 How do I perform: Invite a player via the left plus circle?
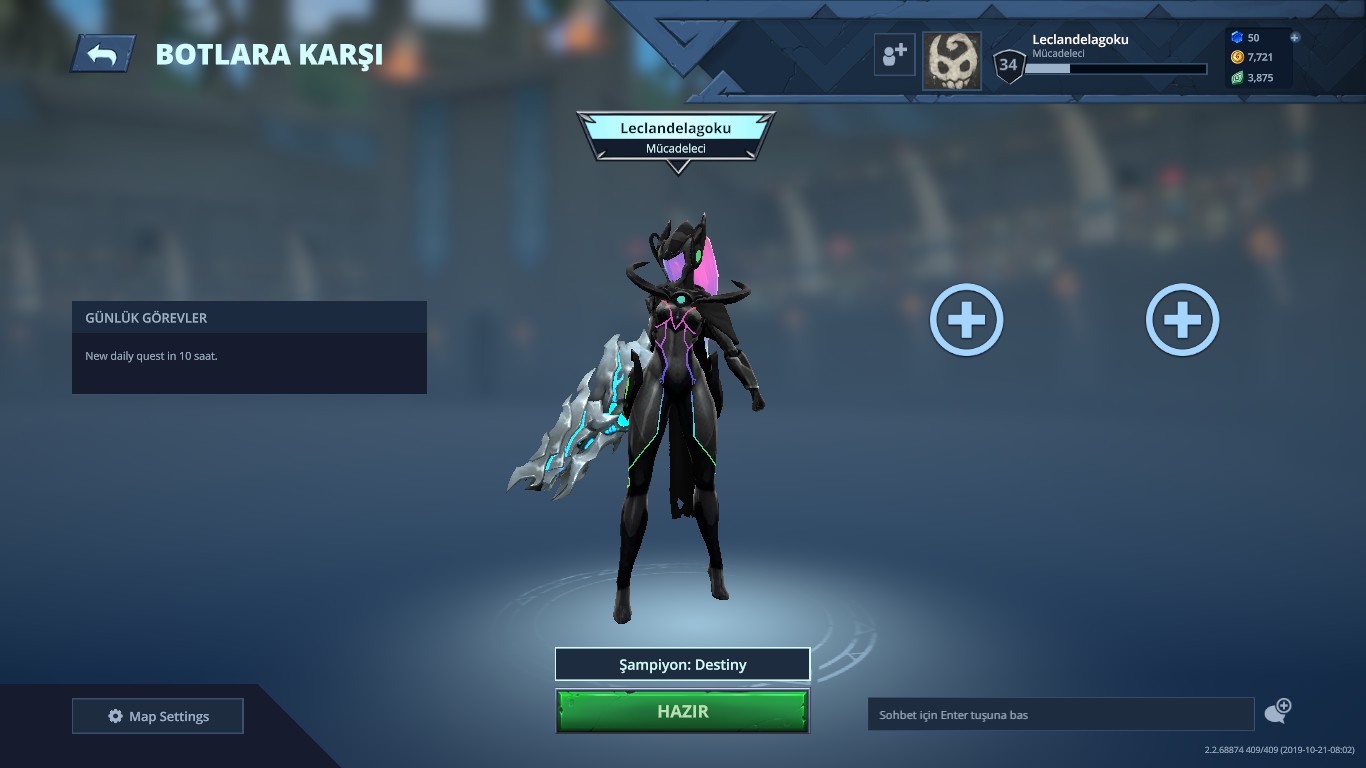click(x=964, y=319)
